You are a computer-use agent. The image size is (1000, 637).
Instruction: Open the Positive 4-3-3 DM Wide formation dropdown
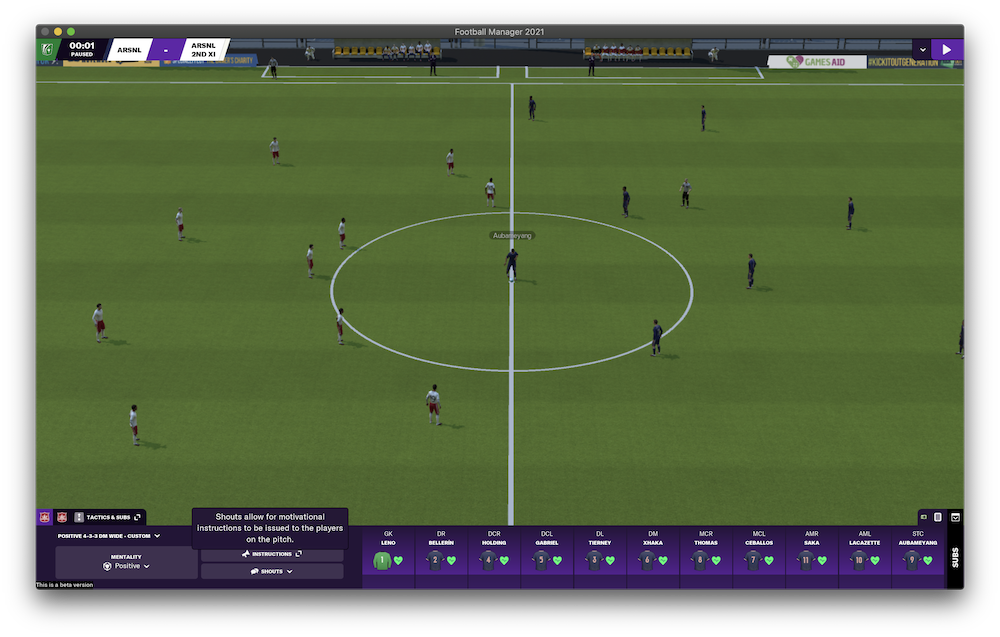109,536
